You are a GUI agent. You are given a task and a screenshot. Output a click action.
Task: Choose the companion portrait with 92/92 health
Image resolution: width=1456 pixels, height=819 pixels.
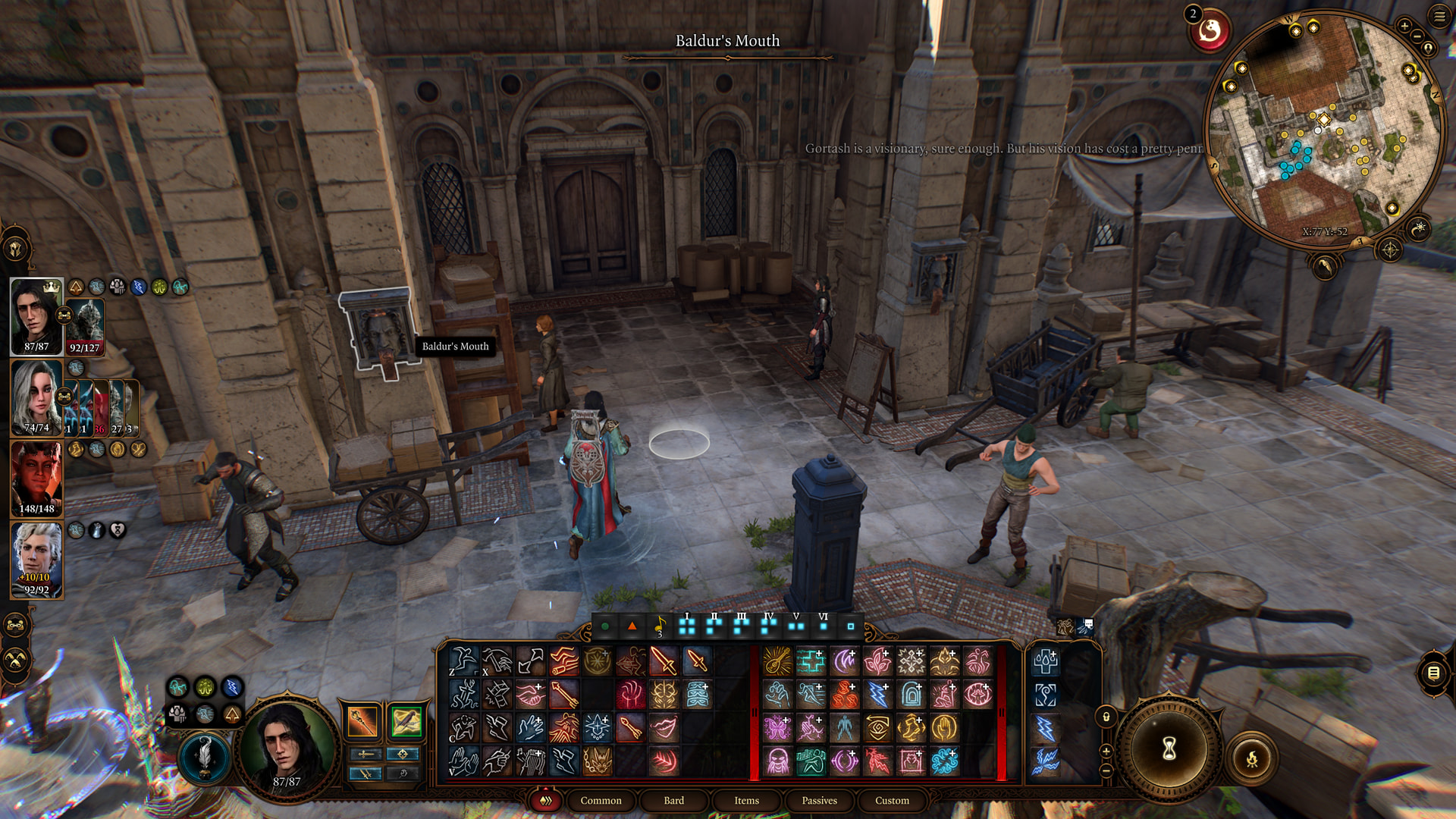point(36,560)
